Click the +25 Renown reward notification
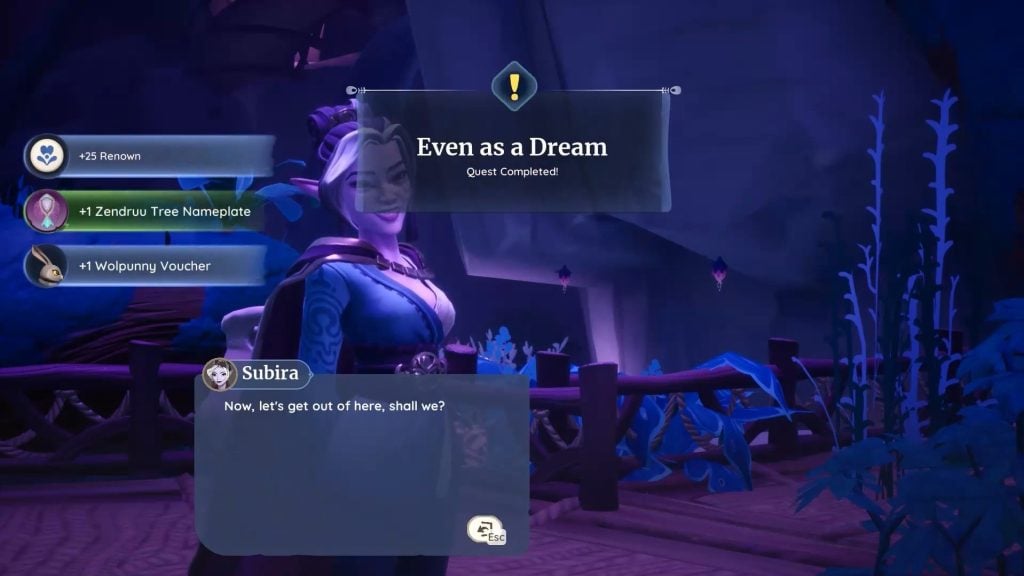This screenshot has height=576, width=1024. click(150, 156)
